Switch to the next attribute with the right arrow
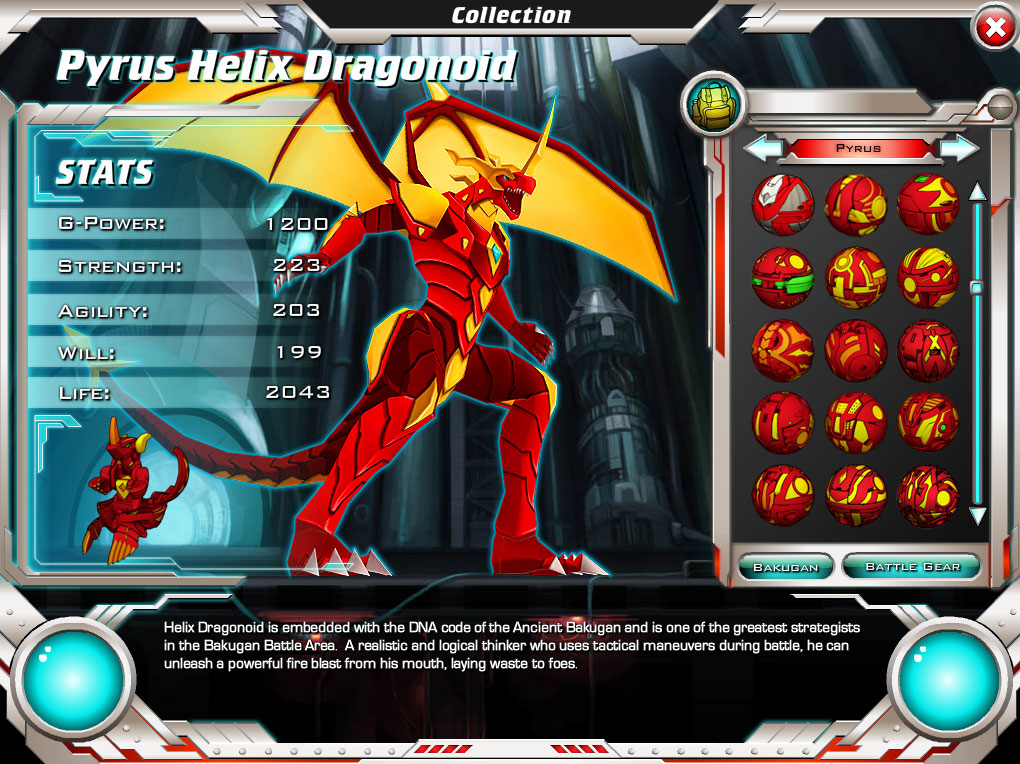Viewport: 1020px width, 764px height. [959, 148]
